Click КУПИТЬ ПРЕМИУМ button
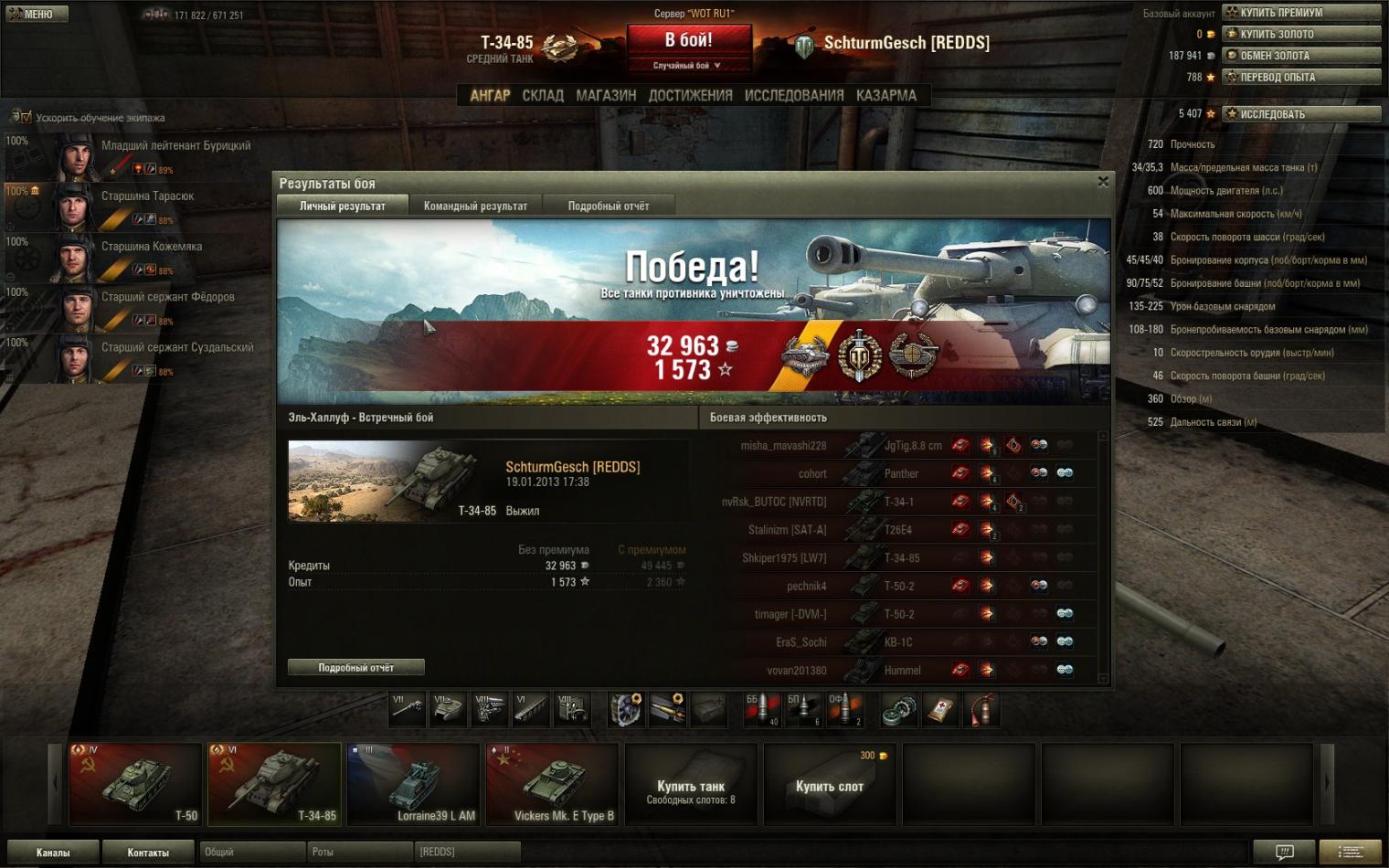1389x868 pixels. point(1301,13)
